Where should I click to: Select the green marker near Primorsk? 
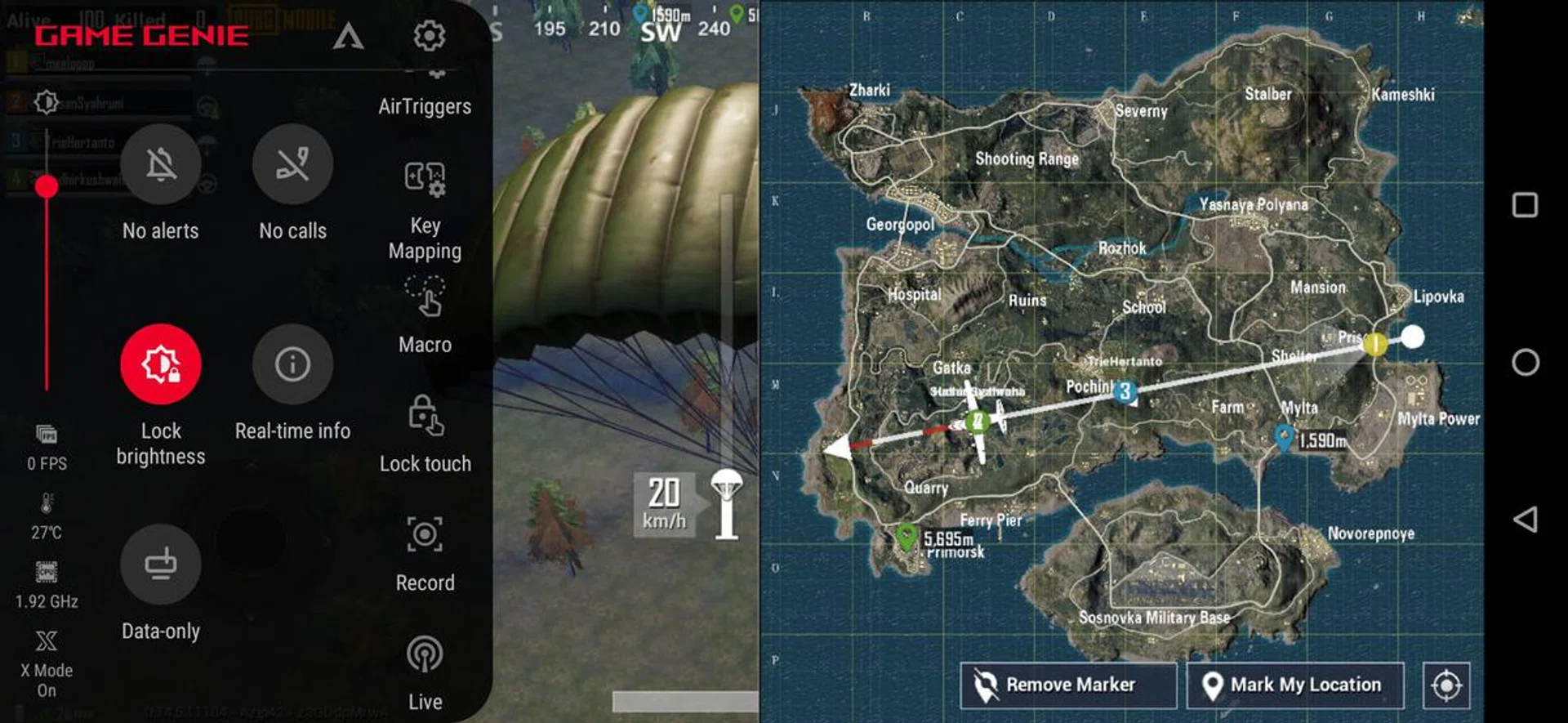[x=906, y=537]
